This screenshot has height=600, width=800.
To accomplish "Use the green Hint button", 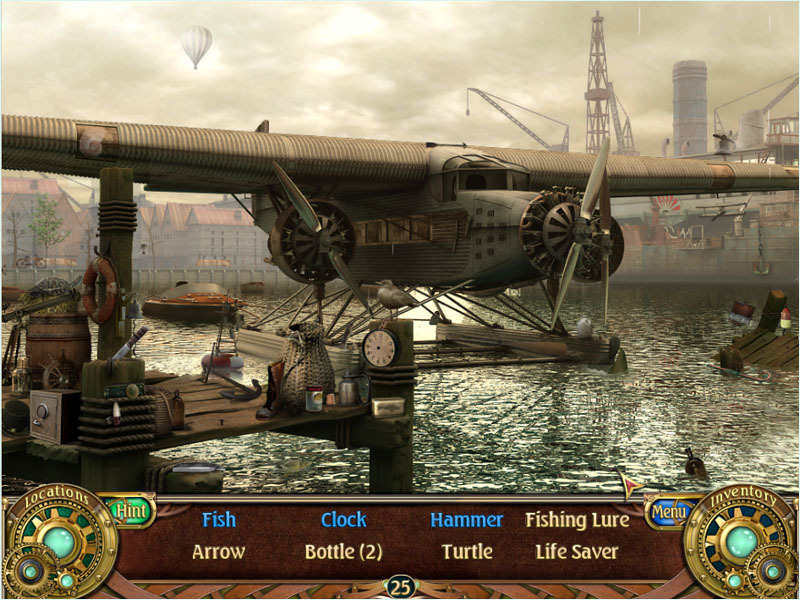I will coord(131,510).
